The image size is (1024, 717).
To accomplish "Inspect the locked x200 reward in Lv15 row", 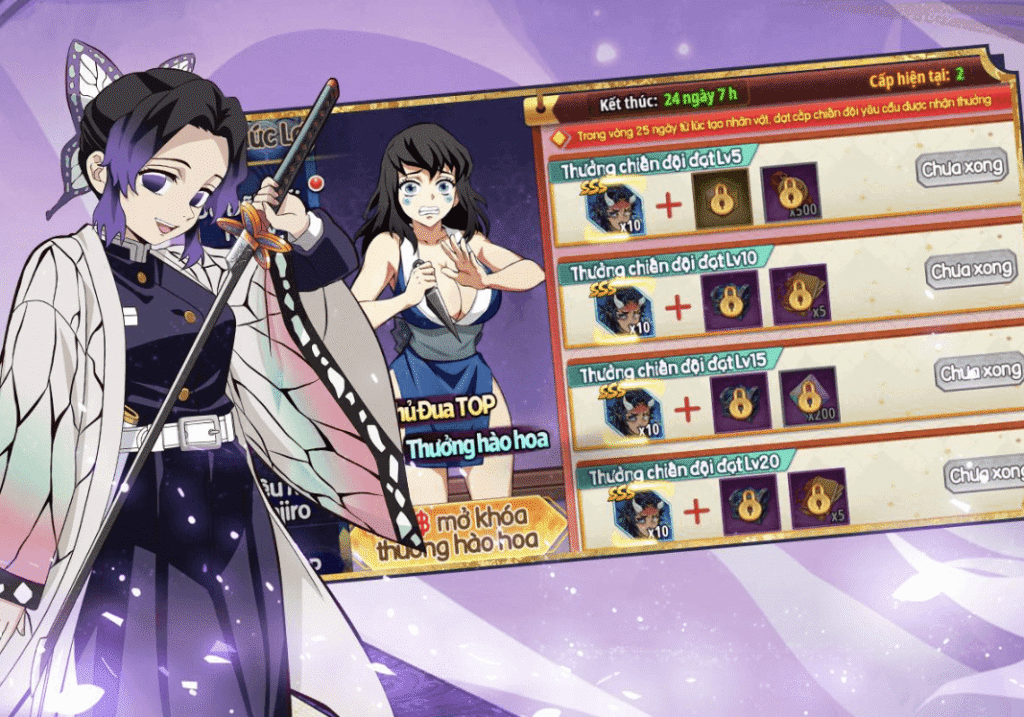I will point(809,396).
